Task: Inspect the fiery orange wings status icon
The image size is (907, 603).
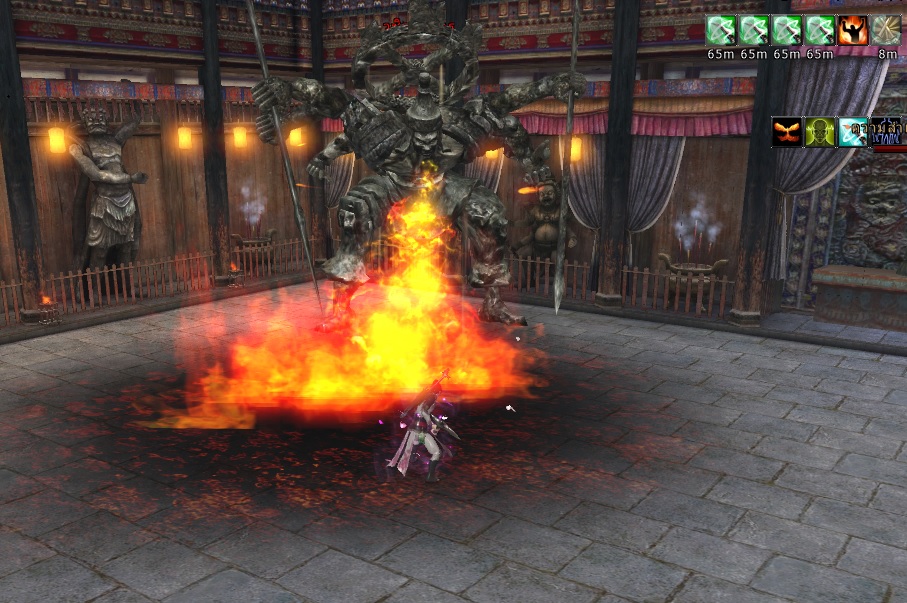Action: (x=787, y=132)
